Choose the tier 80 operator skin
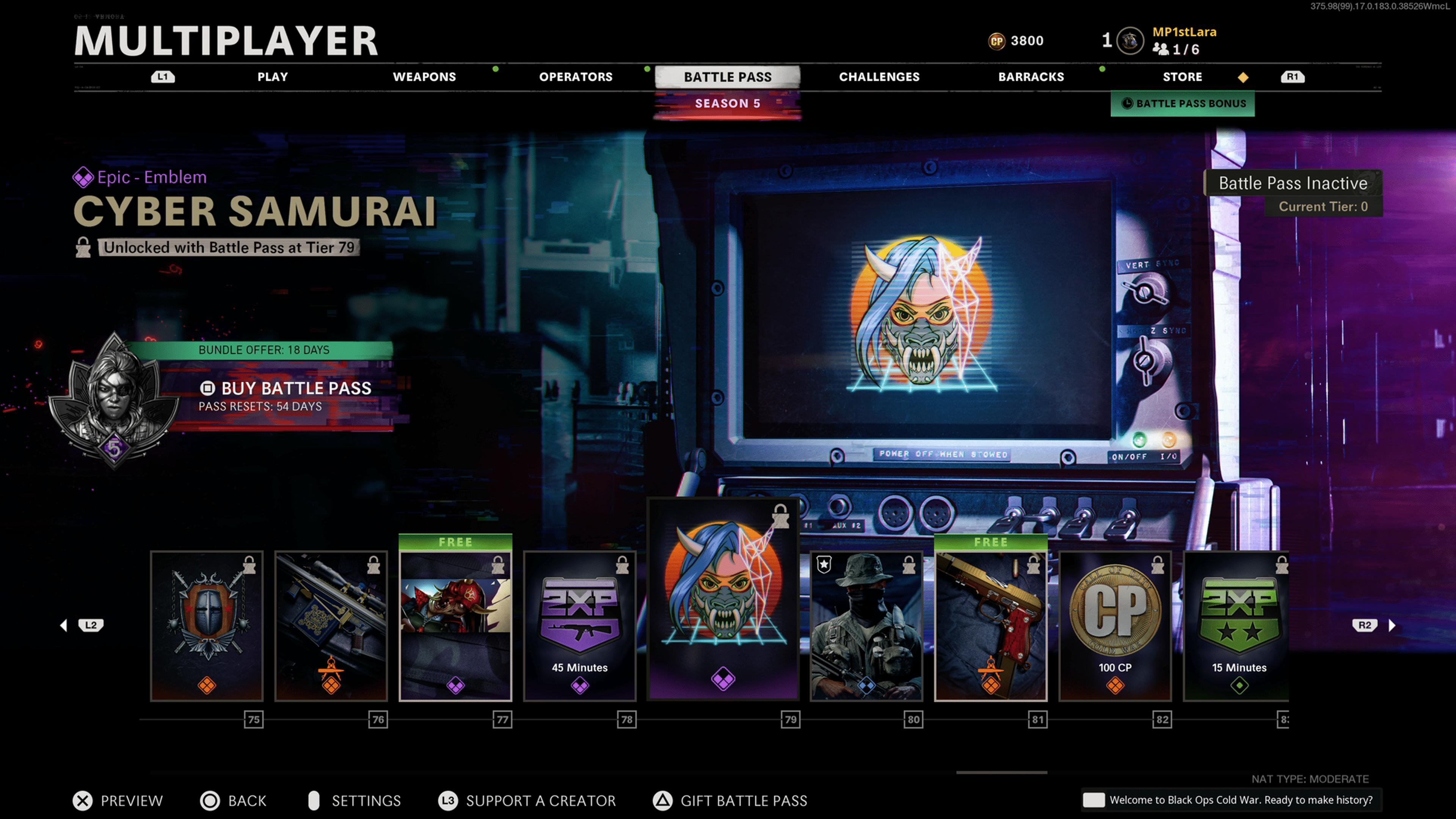This screenshot has width=1456, height=819. [x=866, y=626]
